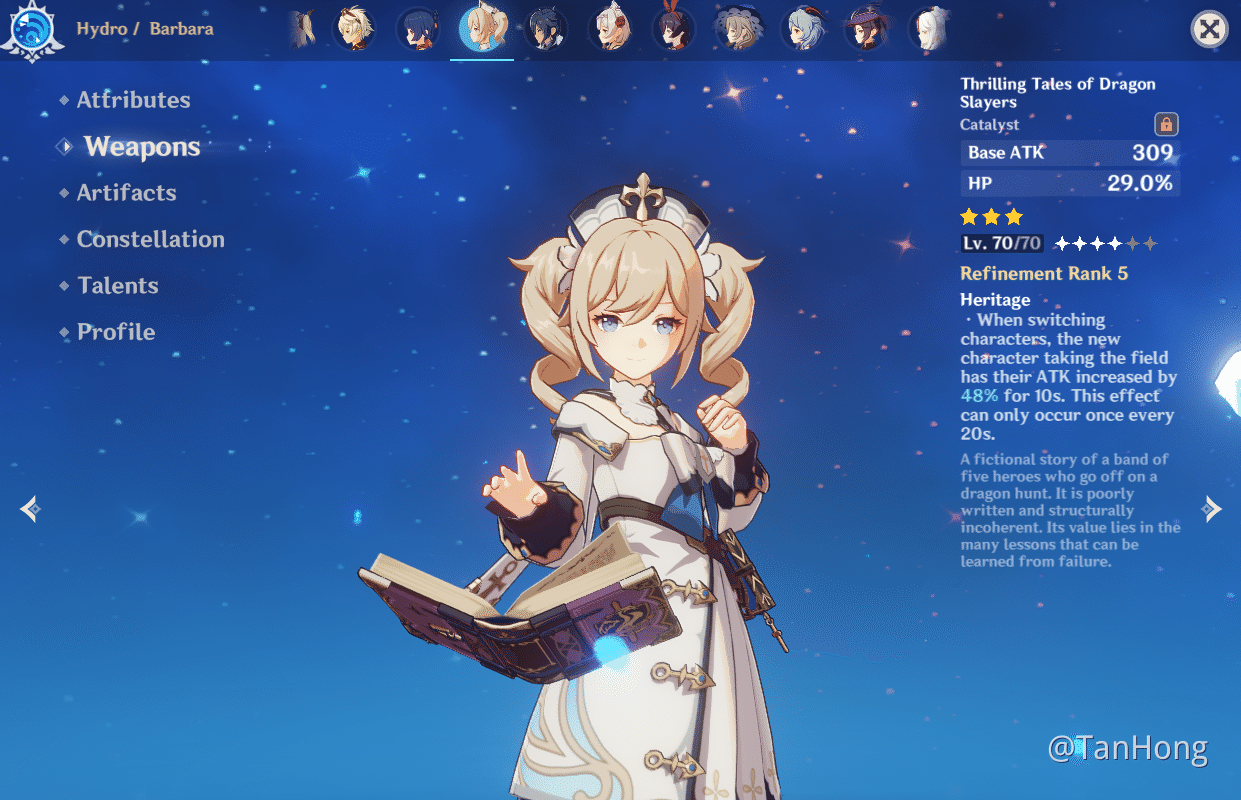Select Lisa's witch hat portrait

coord(738,29)
